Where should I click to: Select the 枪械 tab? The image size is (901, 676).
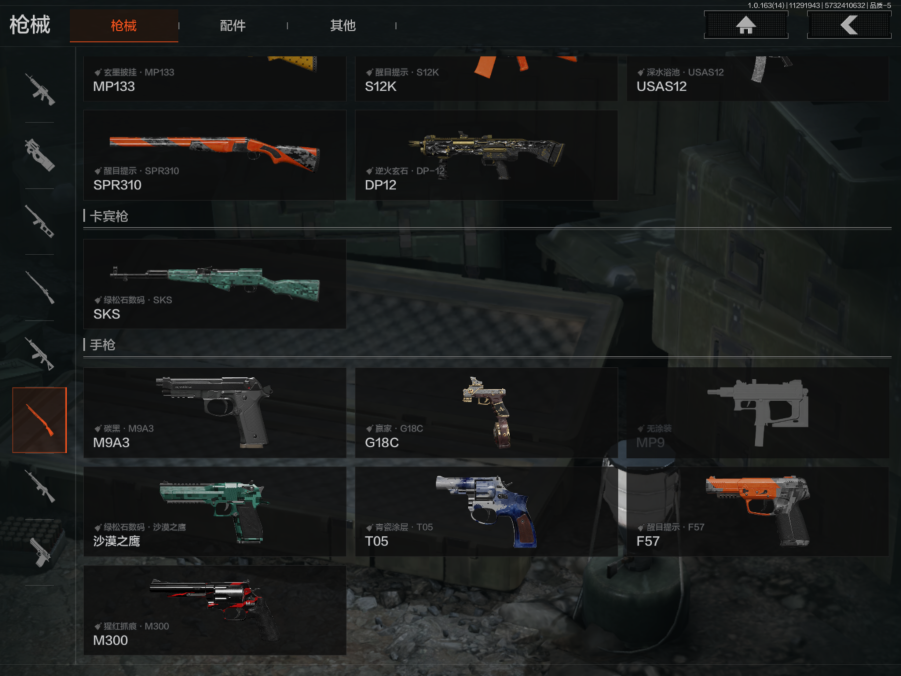pos(124,26)
